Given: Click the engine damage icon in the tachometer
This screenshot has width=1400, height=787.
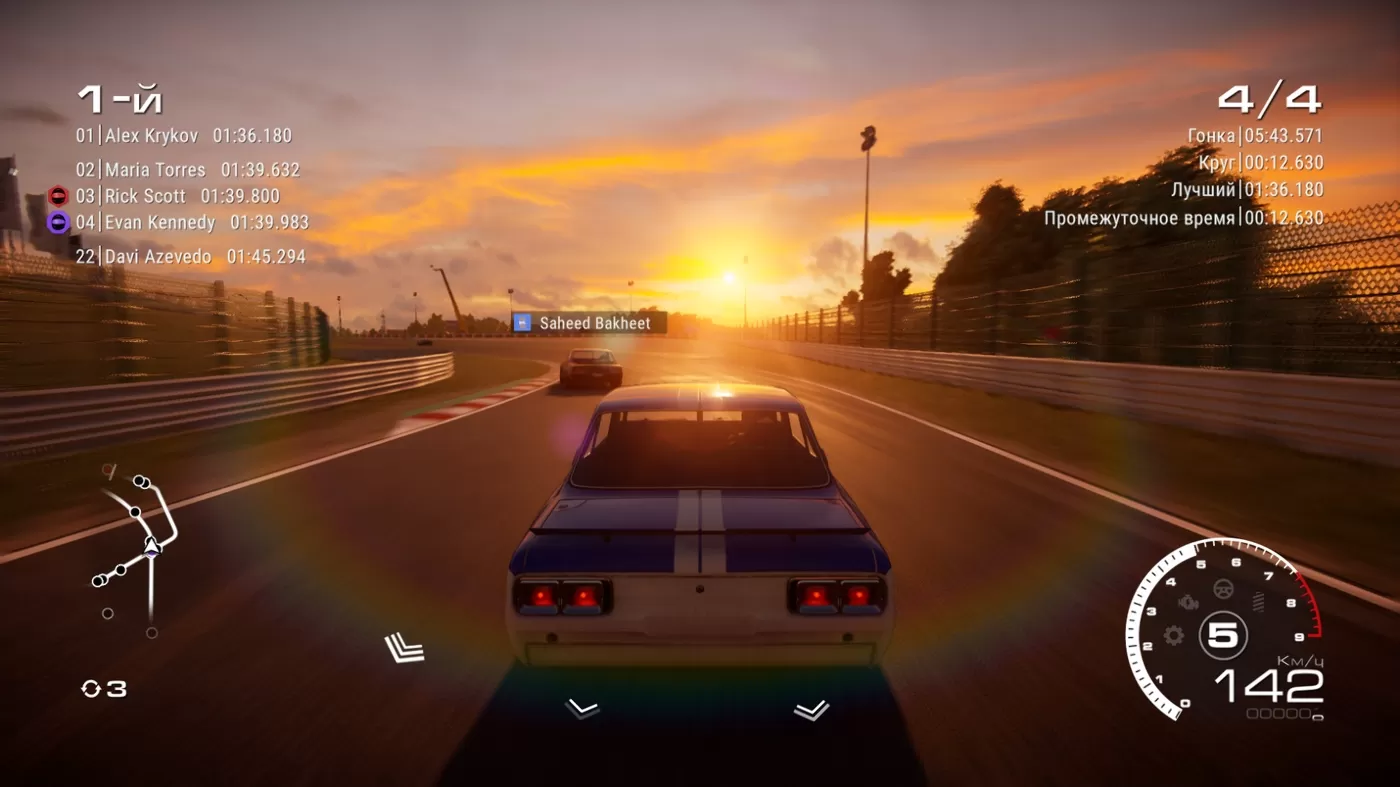Looking at the screenshot, I should tap(1188, 604).
